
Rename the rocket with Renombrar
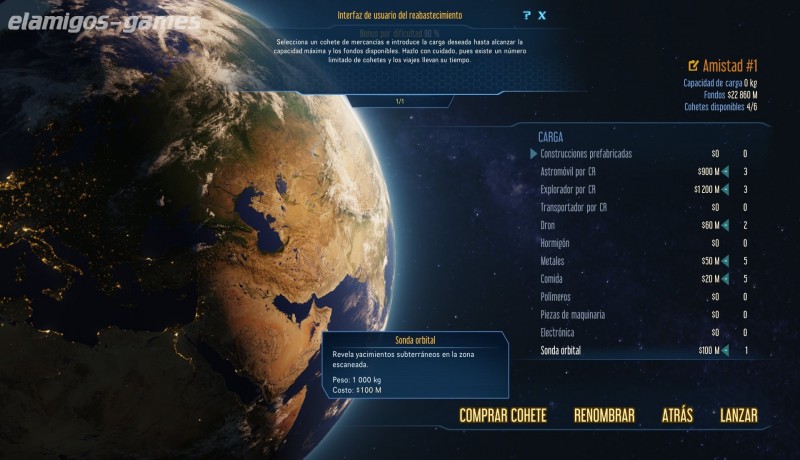coord(604,415)
